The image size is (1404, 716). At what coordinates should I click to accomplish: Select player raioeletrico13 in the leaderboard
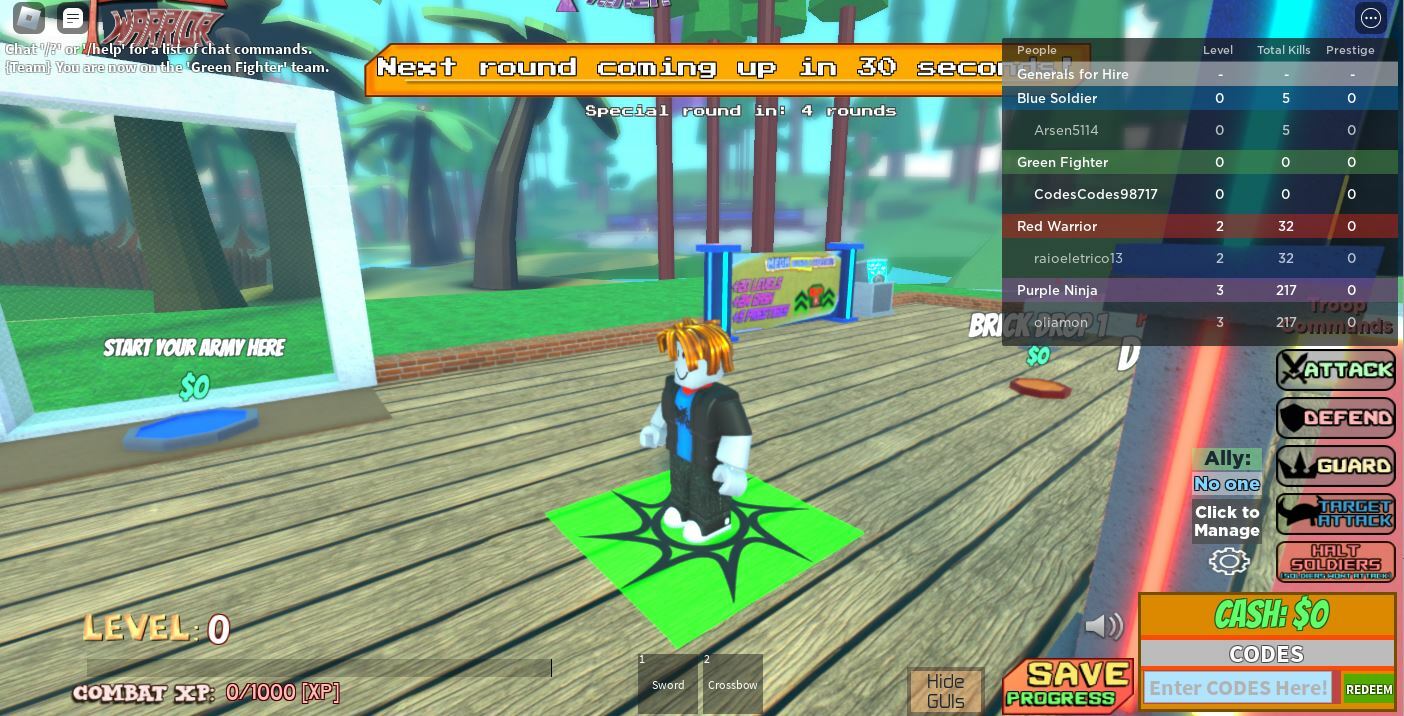(x=1078, y=258)
